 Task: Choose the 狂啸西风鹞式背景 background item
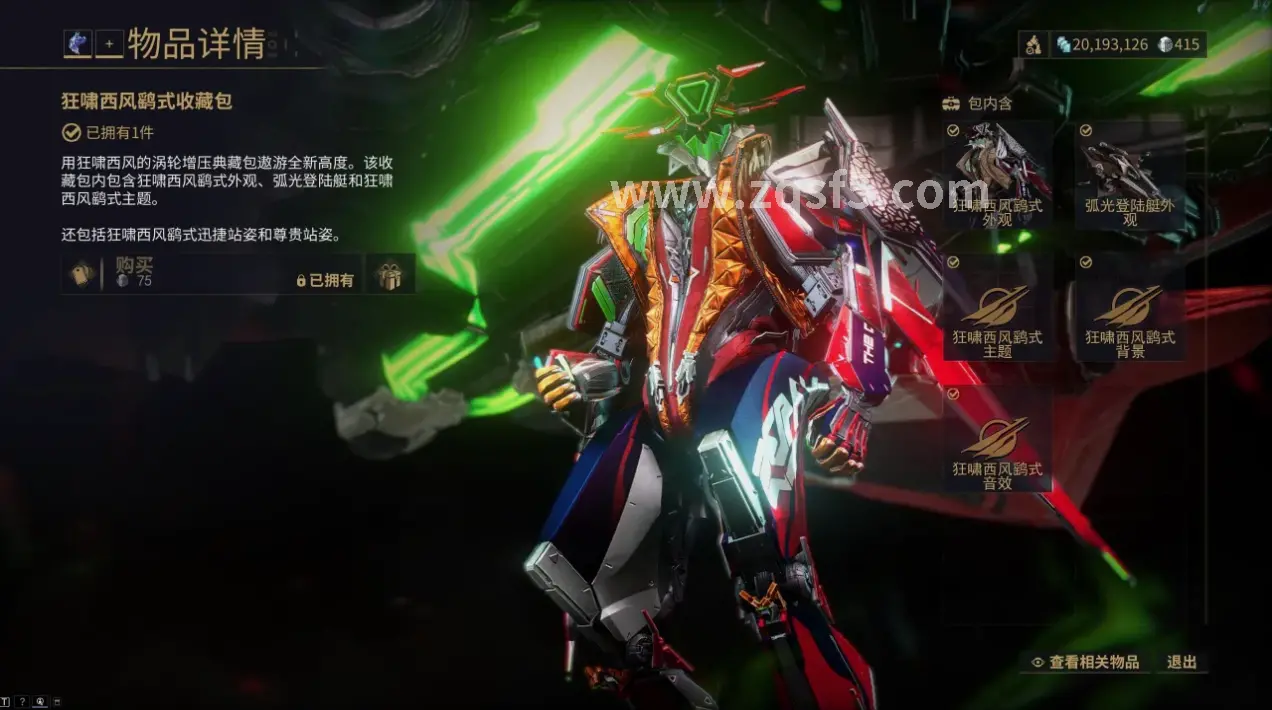(x=1131, y=319)
